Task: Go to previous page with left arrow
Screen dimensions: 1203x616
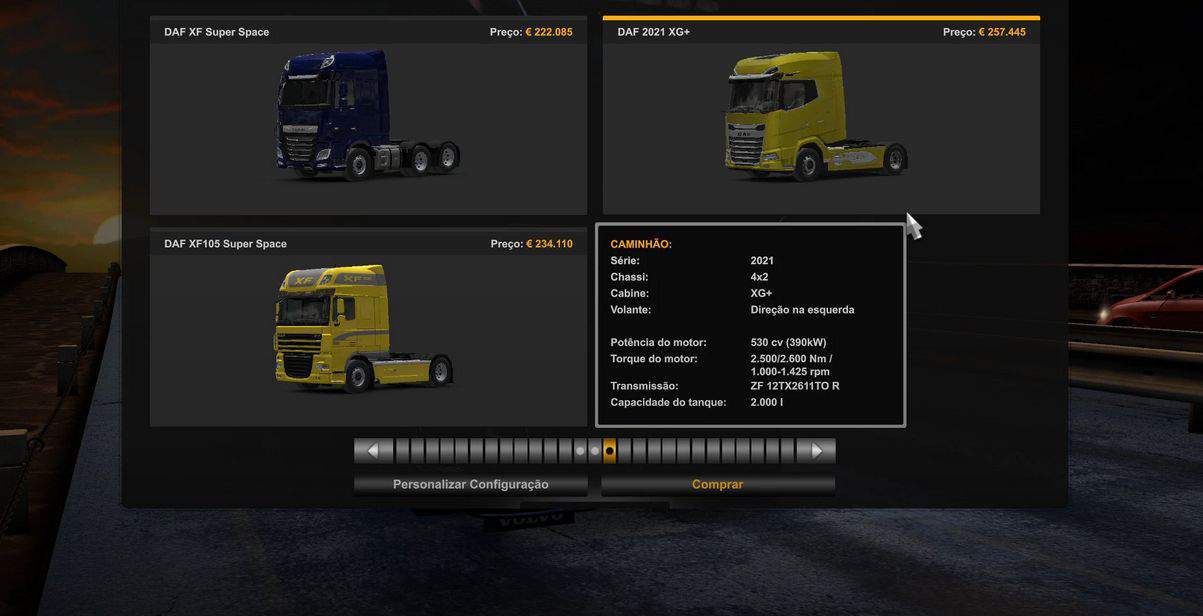Action: [x=373, y=451]
